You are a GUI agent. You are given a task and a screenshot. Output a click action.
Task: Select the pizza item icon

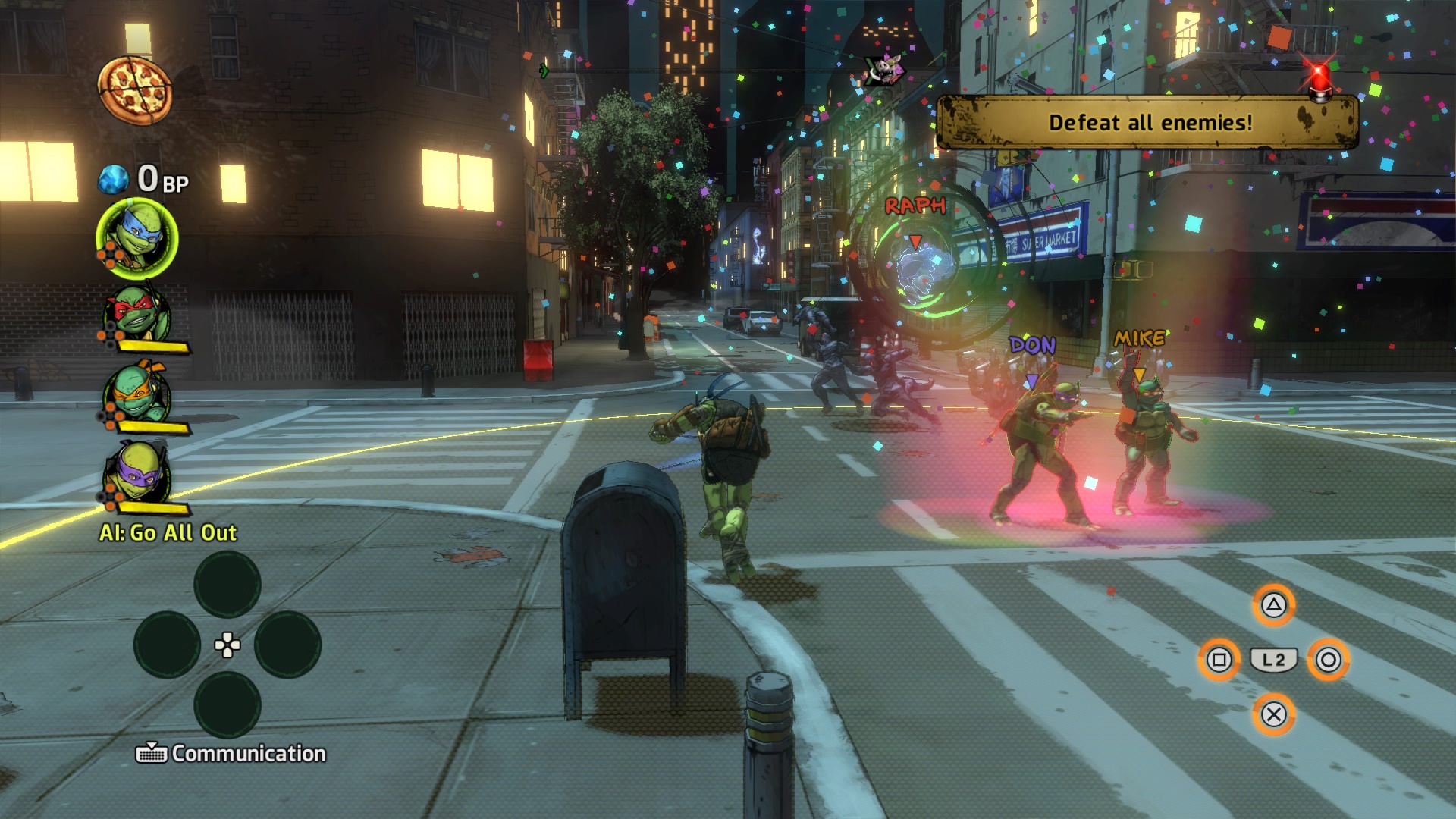pyautogui.click(x=135, y=91)
